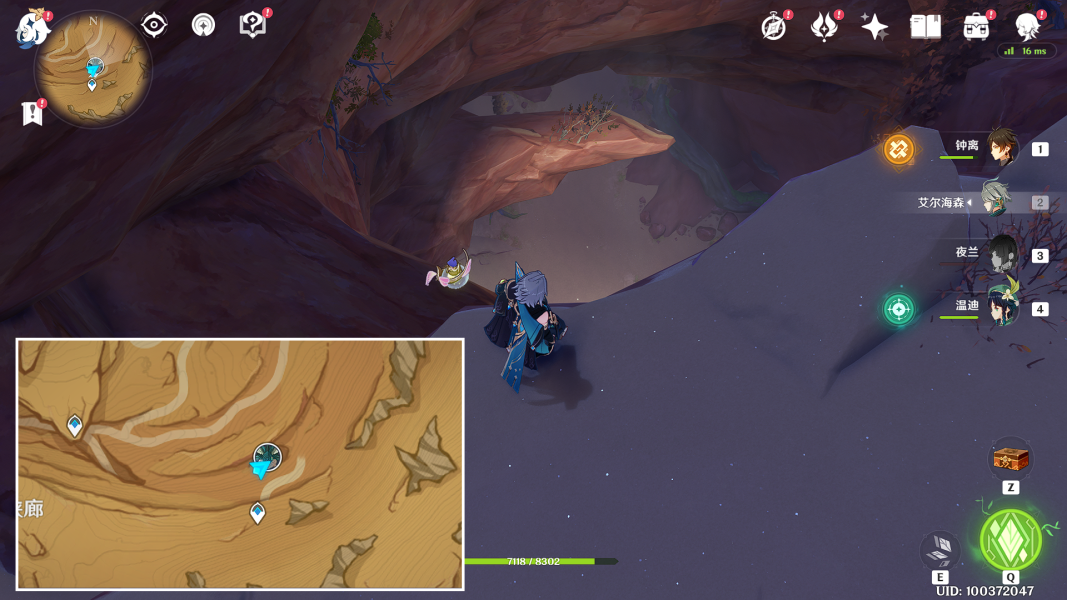Switch to party member 钟离

click(x=1000, y=148)
